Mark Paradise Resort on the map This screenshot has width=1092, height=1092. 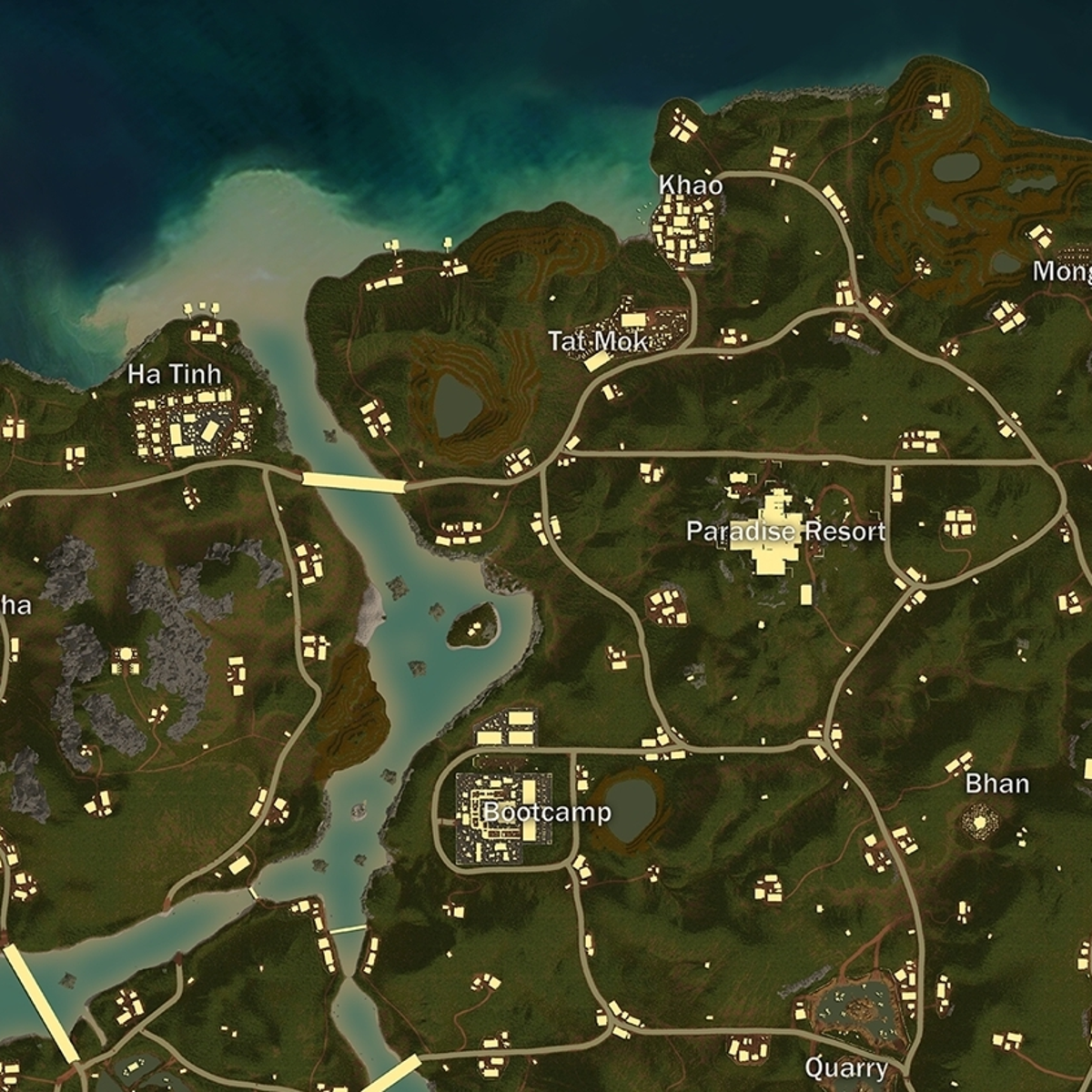[785, 531]
